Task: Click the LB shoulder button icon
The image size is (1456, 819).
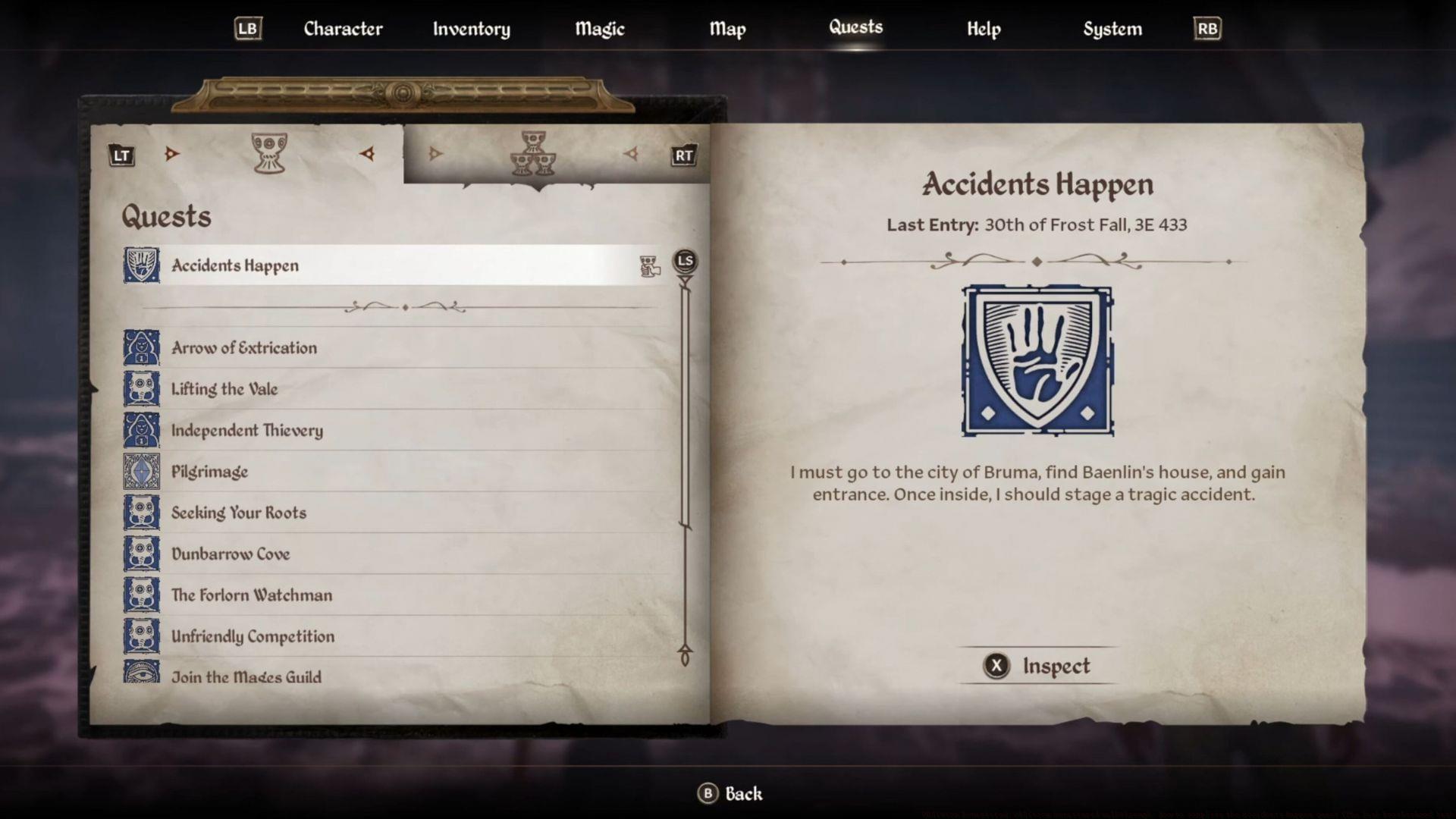Action: coord(247,28)
